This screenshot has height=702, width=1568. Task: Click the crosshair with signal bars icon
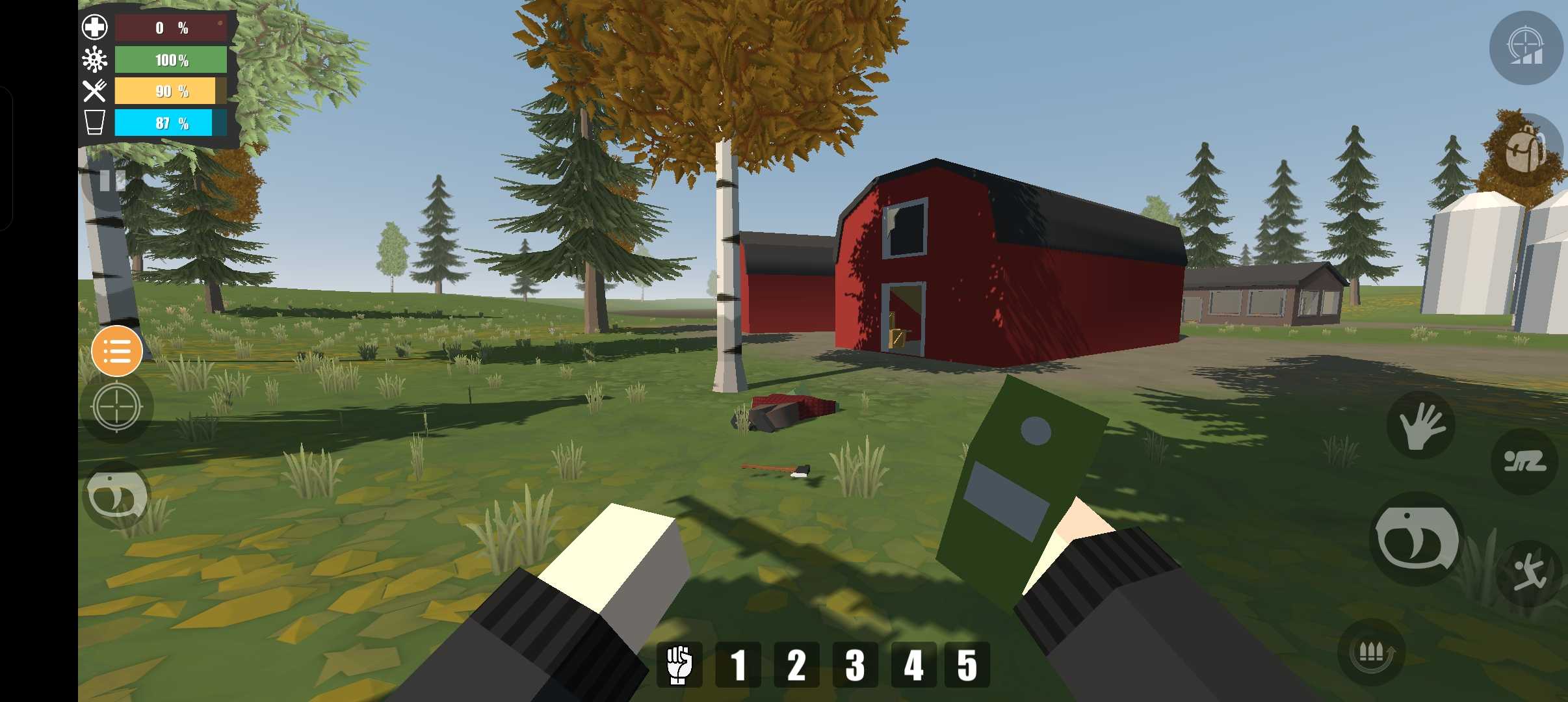(1526, 48)
